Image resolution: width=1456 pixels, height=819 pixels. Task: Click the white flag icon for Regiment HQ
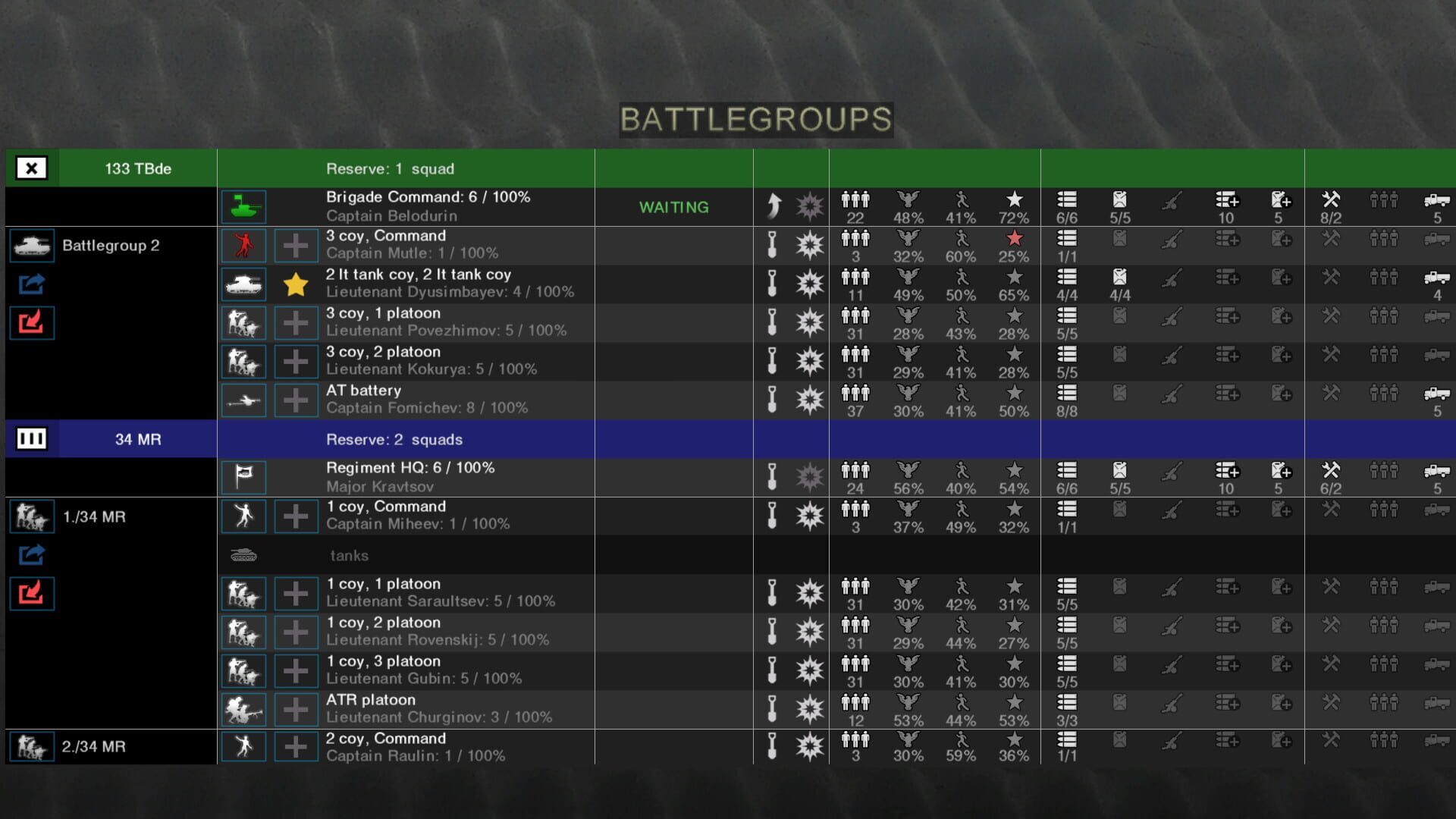point(243,477)
